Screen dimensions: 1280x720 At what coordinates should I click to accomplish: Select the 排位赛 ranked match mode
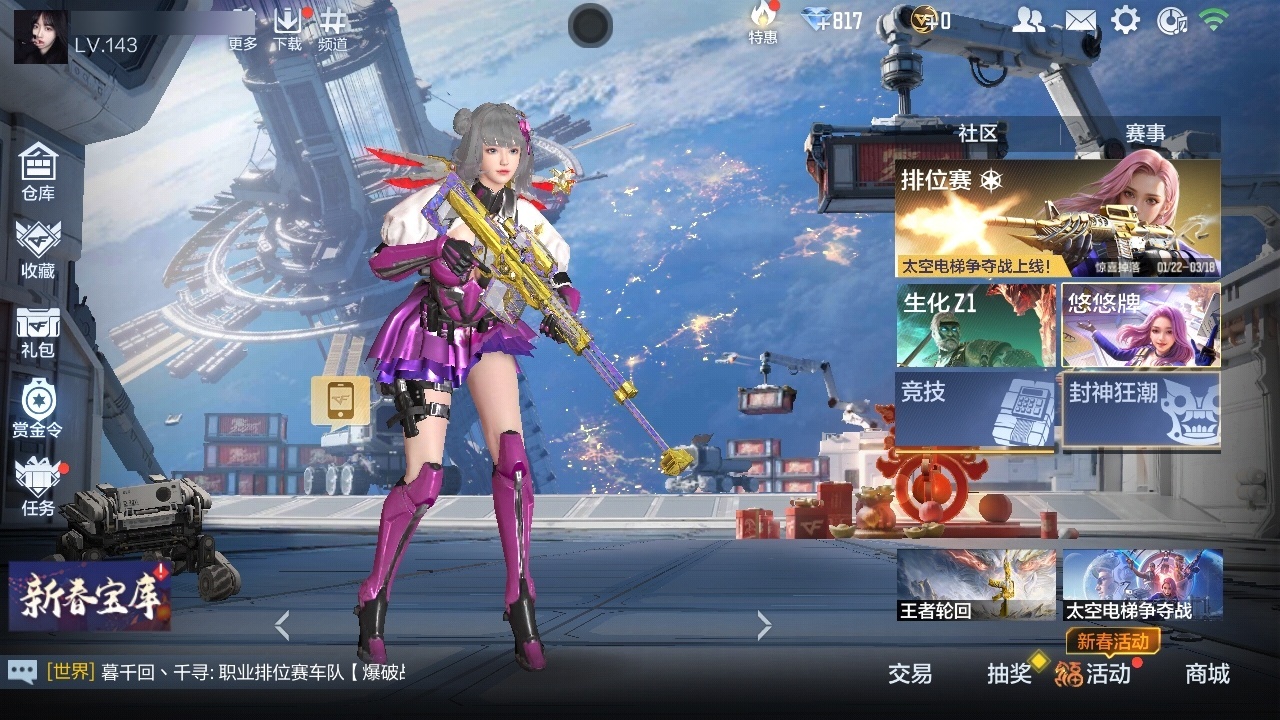pyautogui.click(x=1057, y=218)
